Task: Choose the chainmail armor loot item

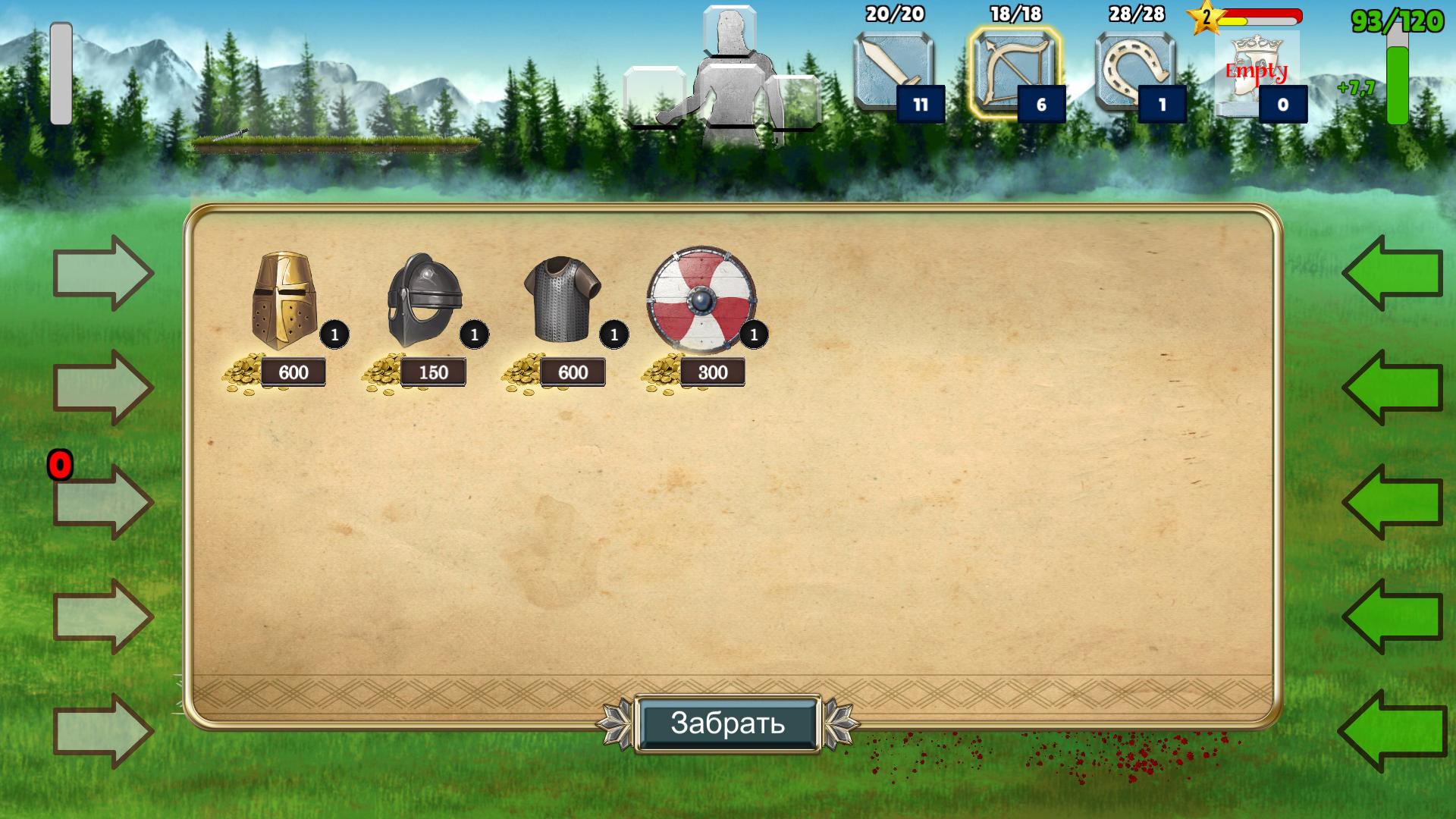Action: [562, 299]
